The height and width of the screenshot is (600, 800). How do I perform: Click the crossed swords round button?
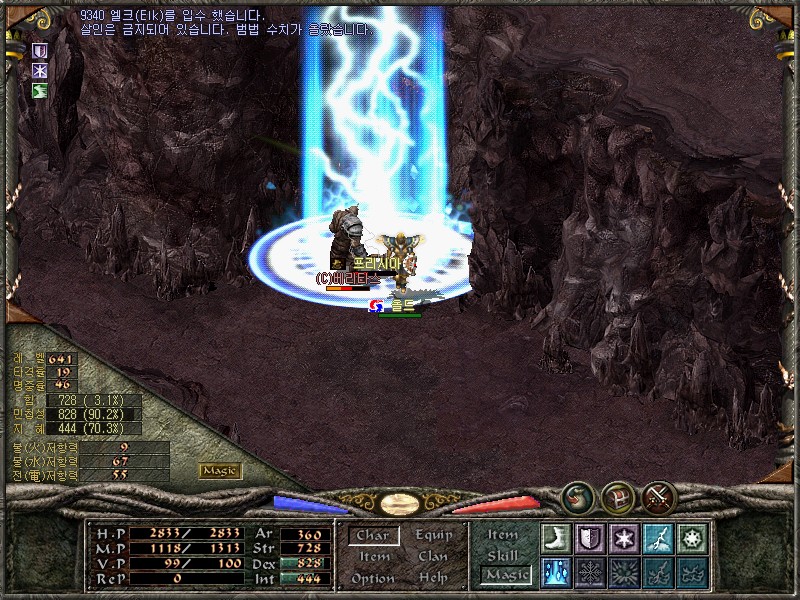[660, 496]
